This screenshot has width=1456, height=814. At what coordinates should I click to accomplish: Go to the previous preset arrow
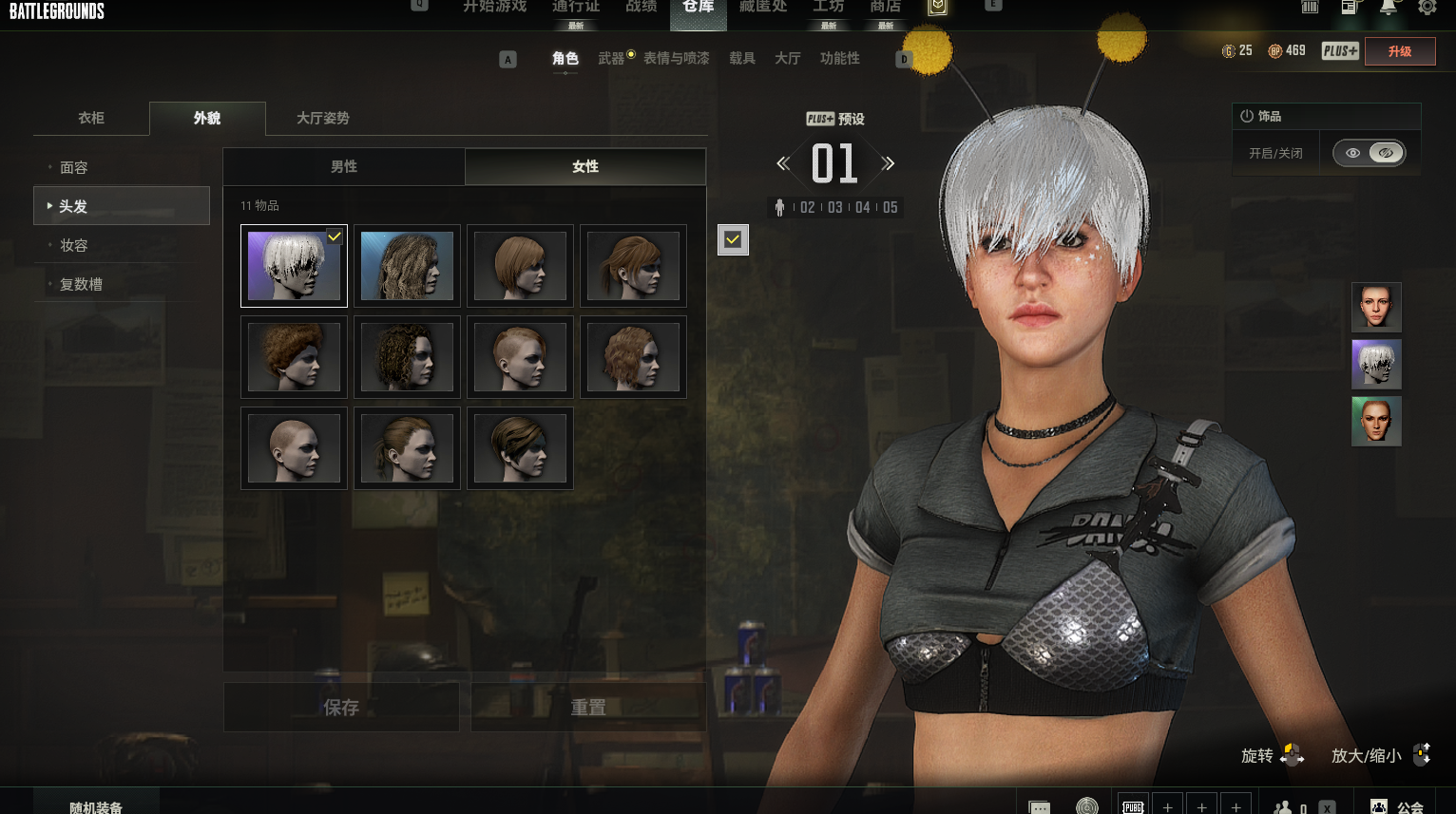point(783,163)
